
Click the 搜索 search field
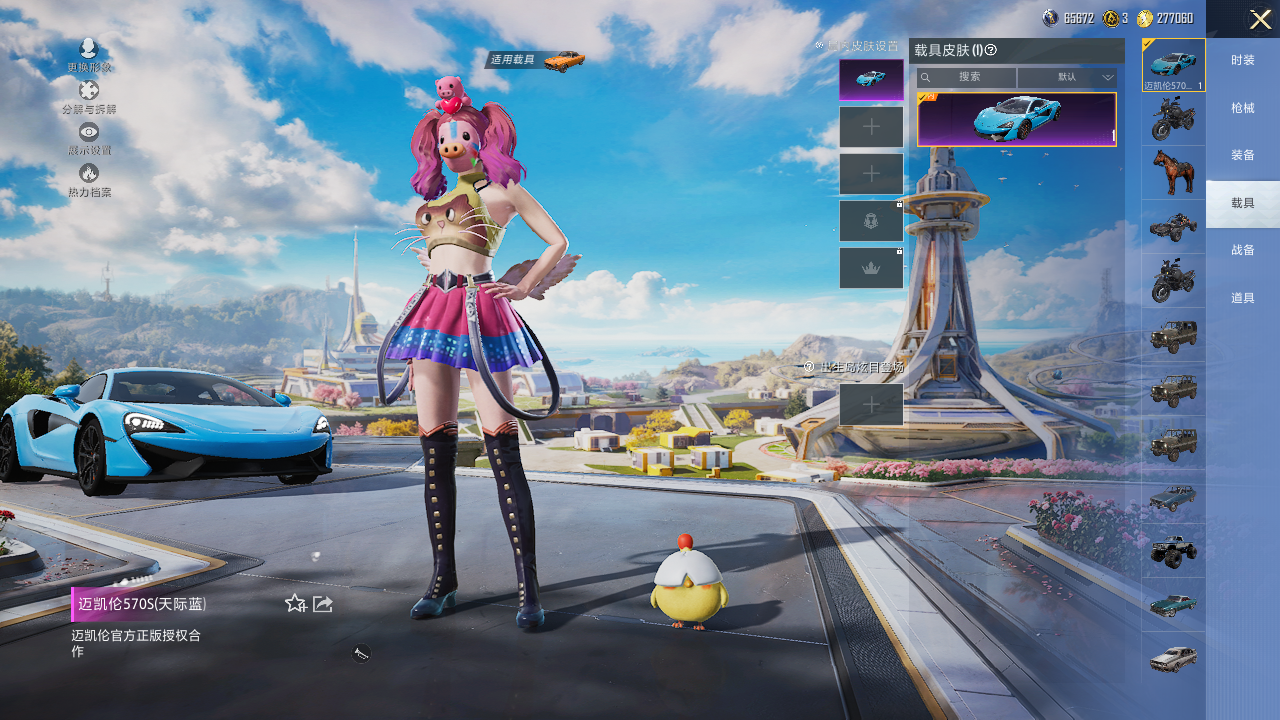point(968,77)
